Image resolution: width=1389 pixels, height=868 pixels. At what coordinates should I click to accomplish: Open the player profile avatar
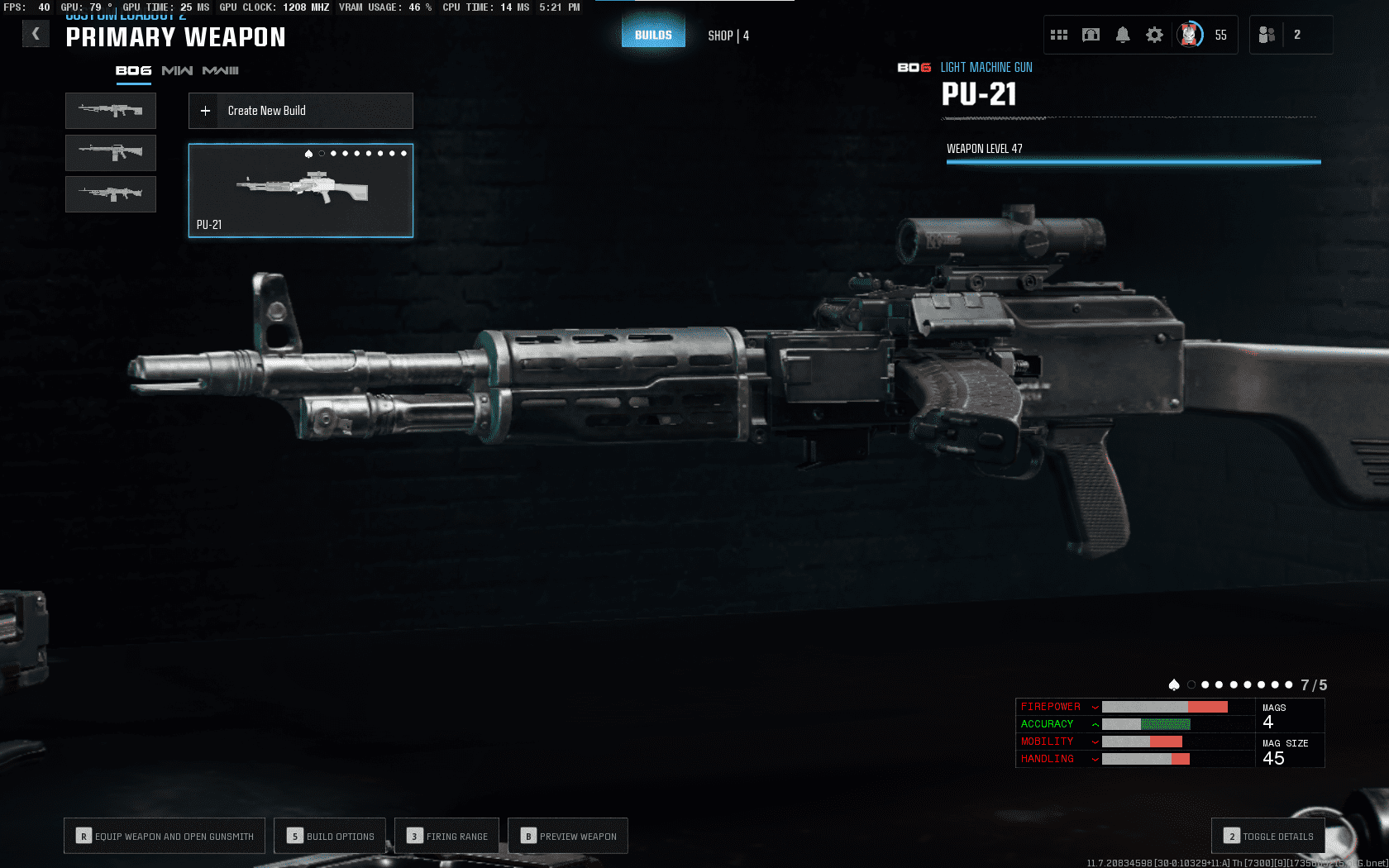coord(1190,35)
